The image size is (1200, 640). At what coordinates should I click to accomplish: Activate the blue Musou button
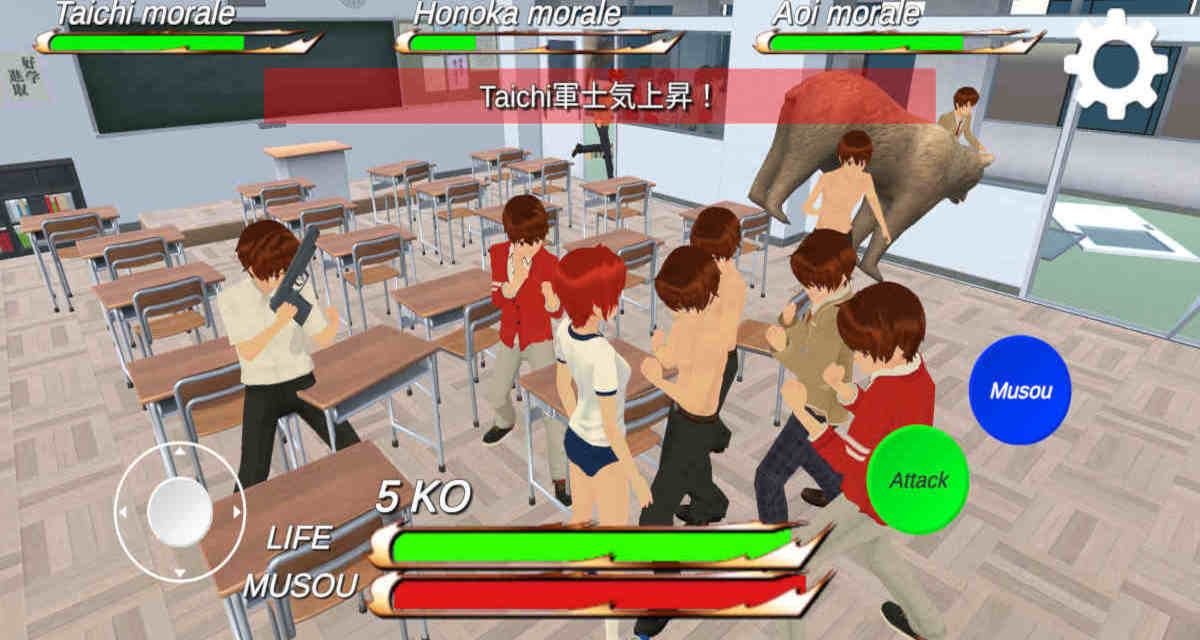tap(1019, 390)
